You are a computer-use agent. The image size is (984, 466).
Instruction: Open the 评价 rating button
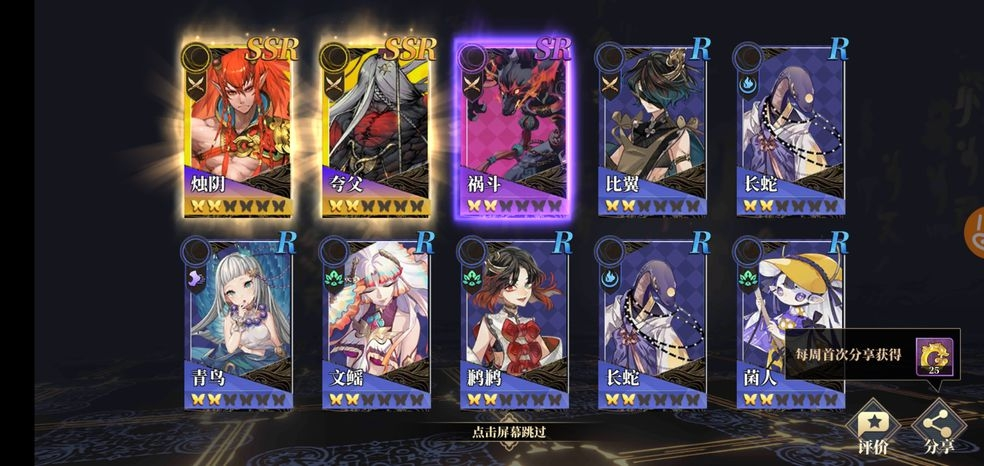tap(872, 427)
